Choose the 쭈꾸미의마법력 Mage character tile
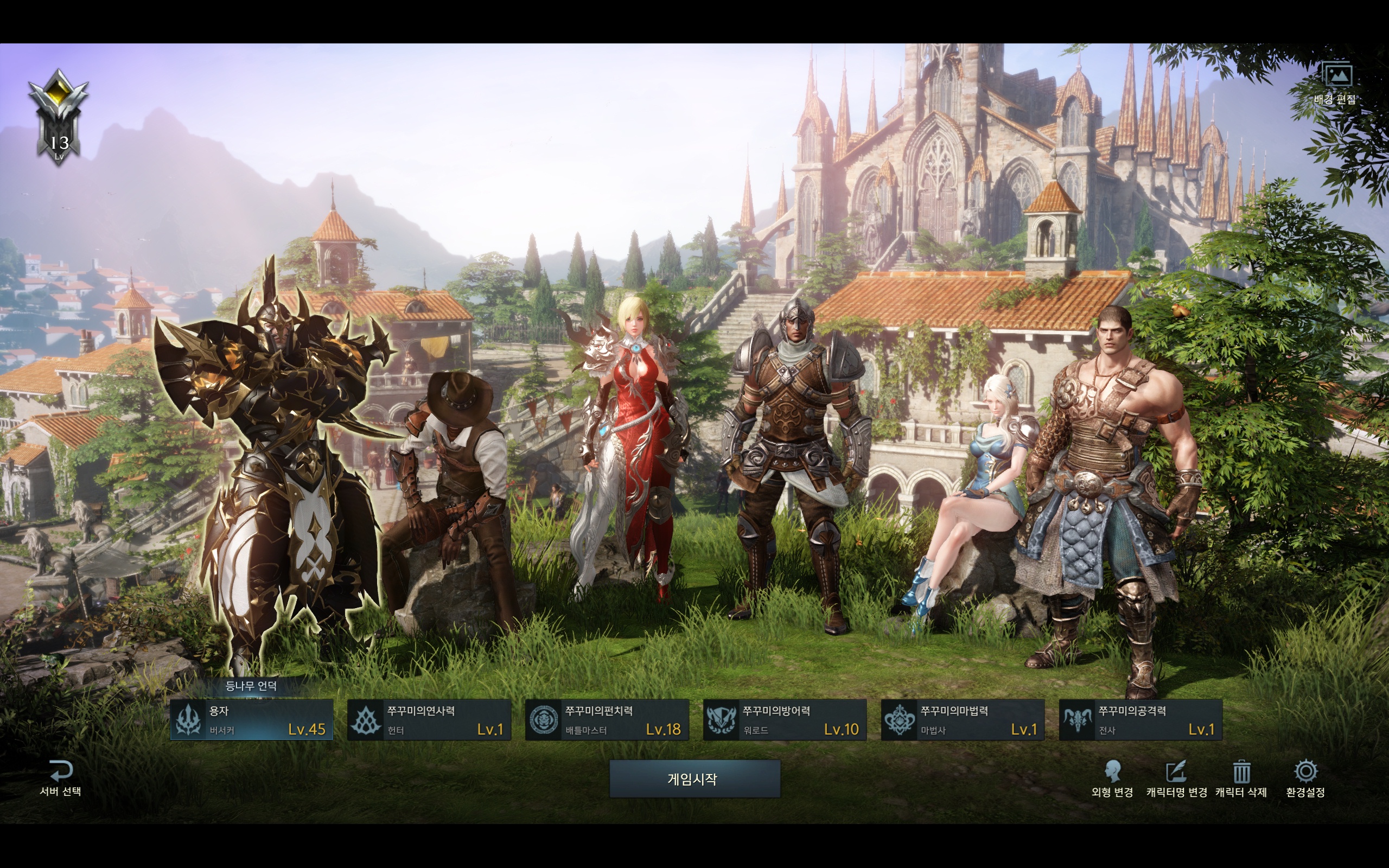Image resolution: width=1389 pixels, height=868 pixels. 963,720
